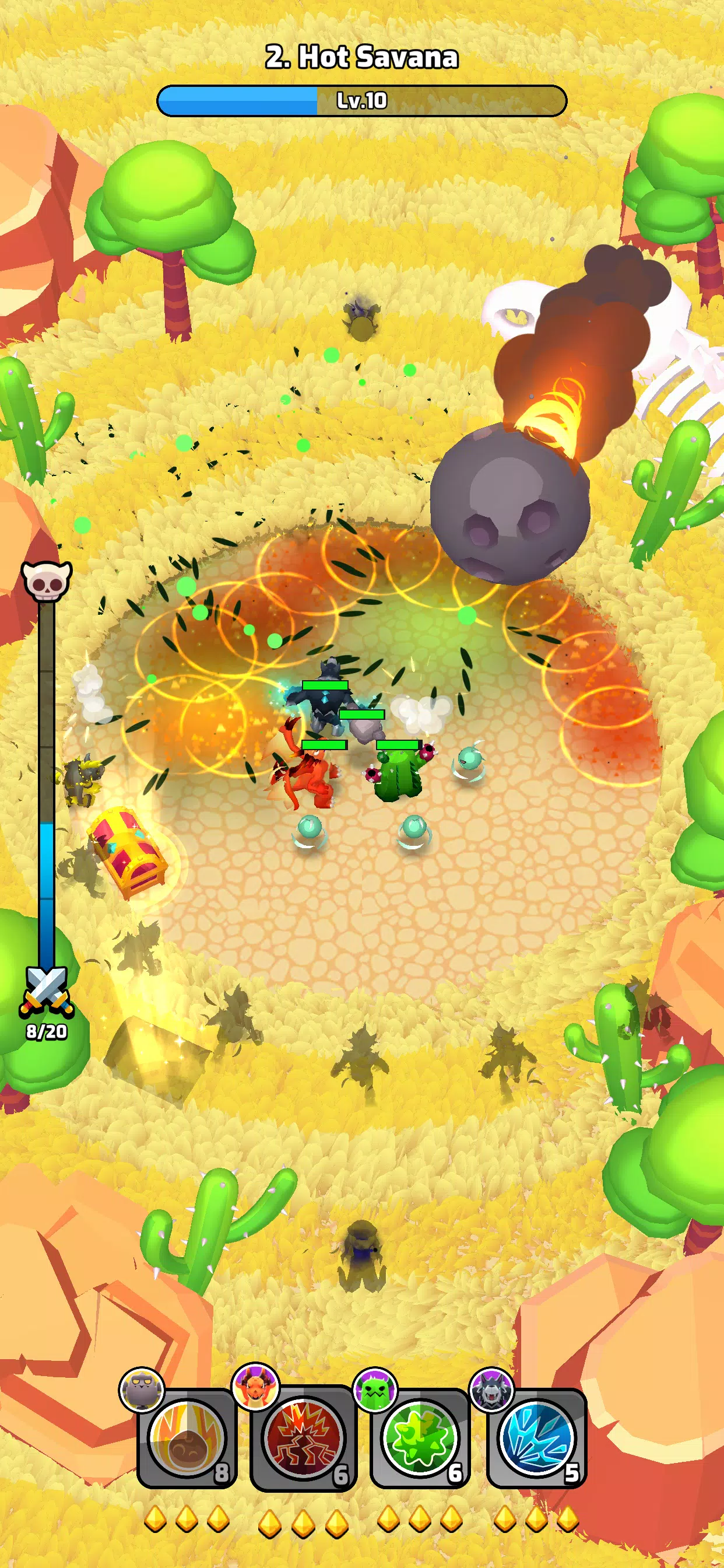The width and height of the screenshot is (724, 1568).
Task: Activate the flaming meteor ability
Action: 187,1438
